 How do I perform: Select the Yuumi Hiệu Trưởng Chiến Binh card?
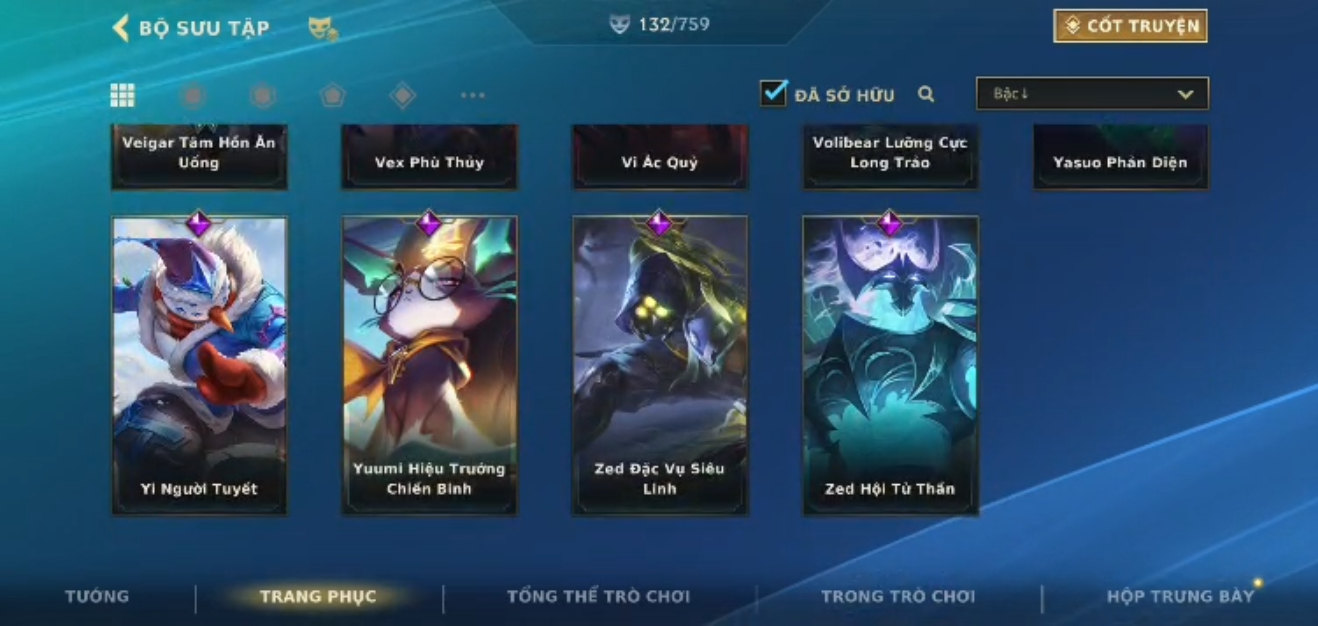coord(429,365)
